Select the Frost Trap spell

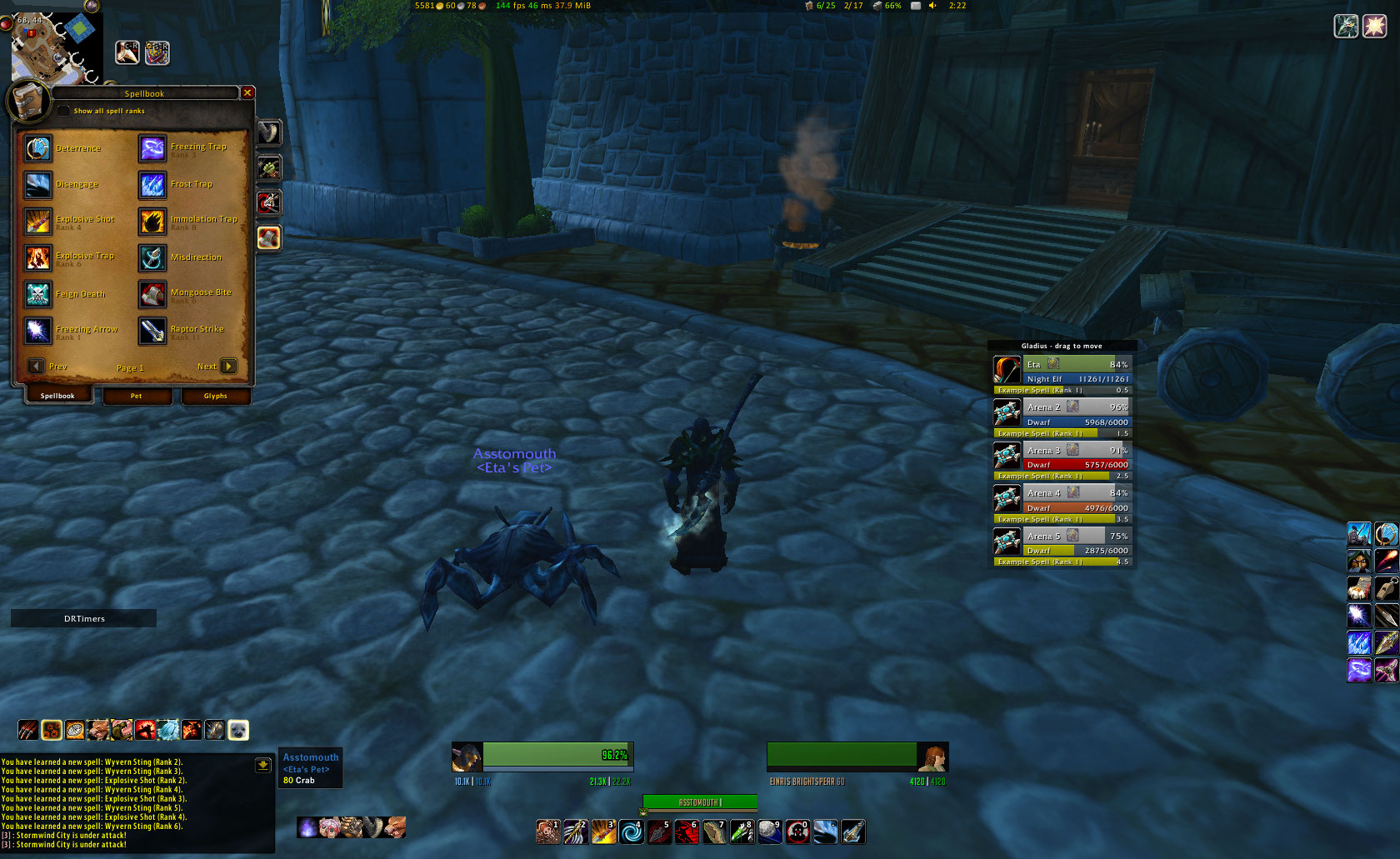point(152,185)
